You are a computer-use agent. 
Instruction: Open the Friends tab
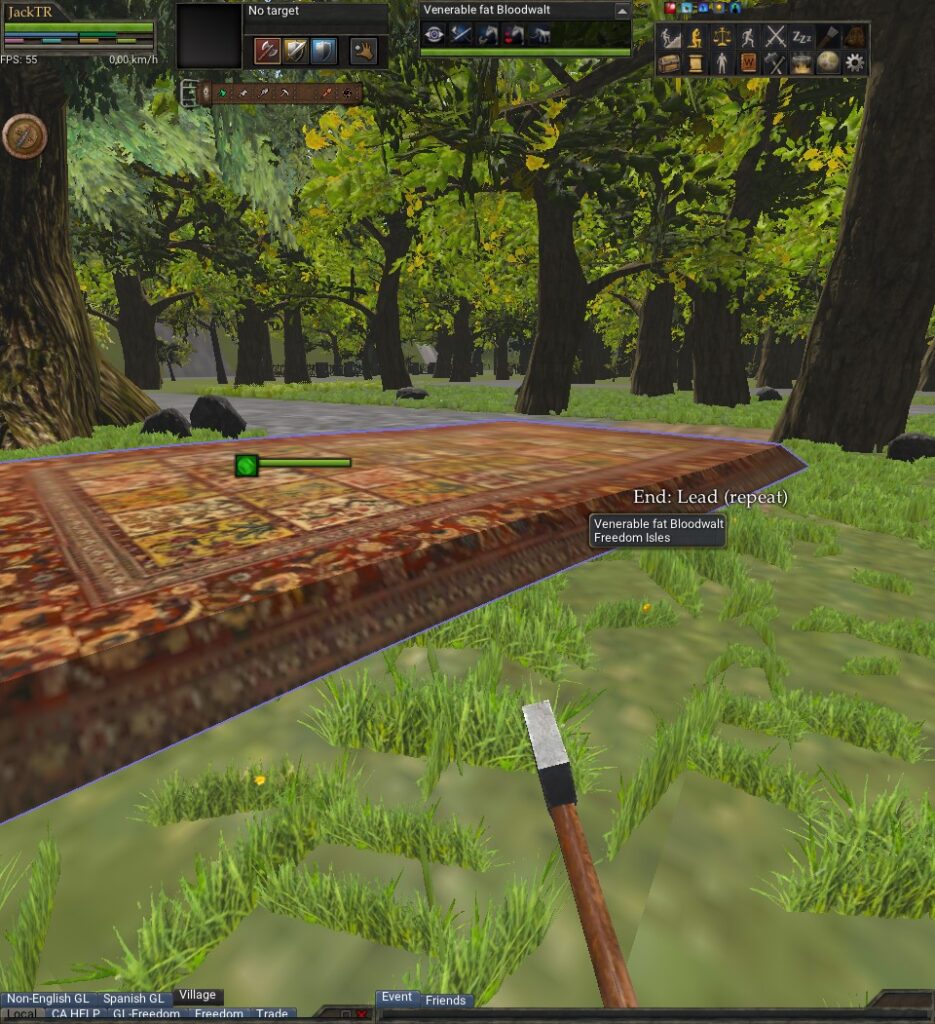tap(445, 1000)
